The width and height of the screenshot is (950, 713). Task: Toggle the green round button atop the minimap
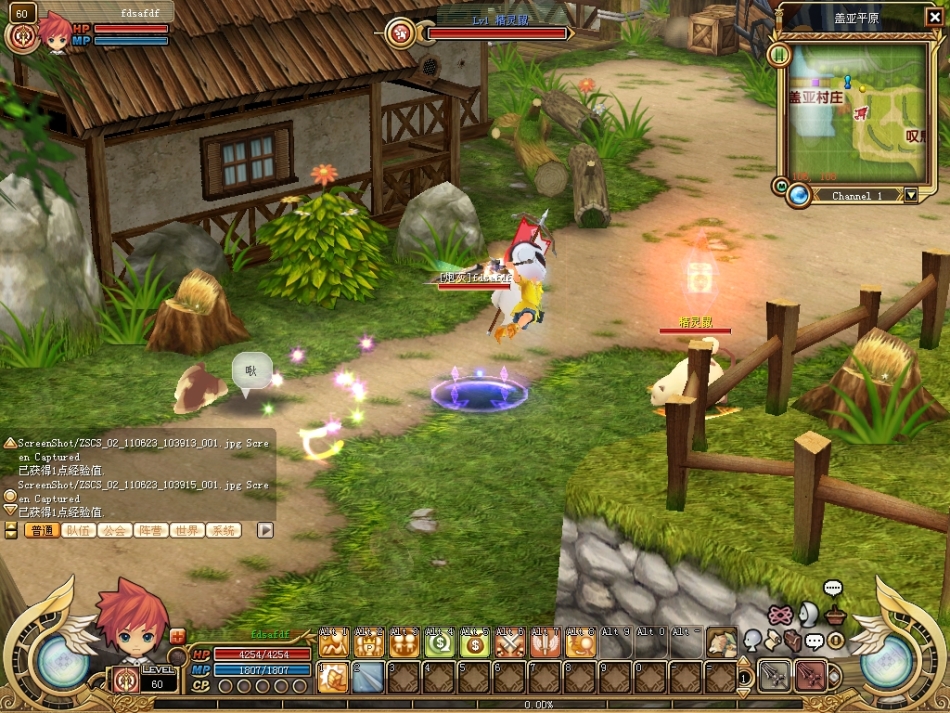coord(779,54)
